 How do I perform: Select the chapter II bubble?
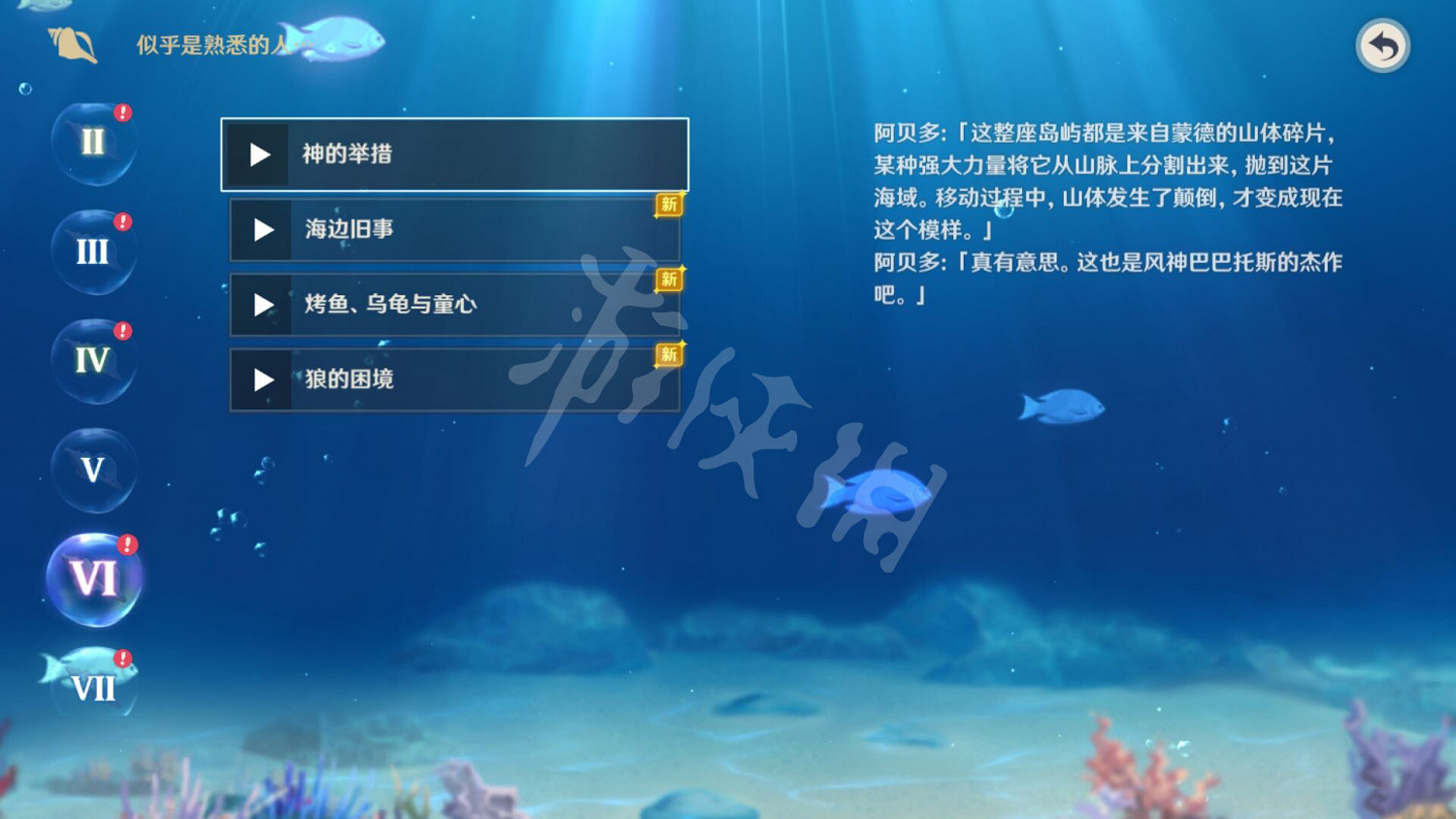[92, 143]
